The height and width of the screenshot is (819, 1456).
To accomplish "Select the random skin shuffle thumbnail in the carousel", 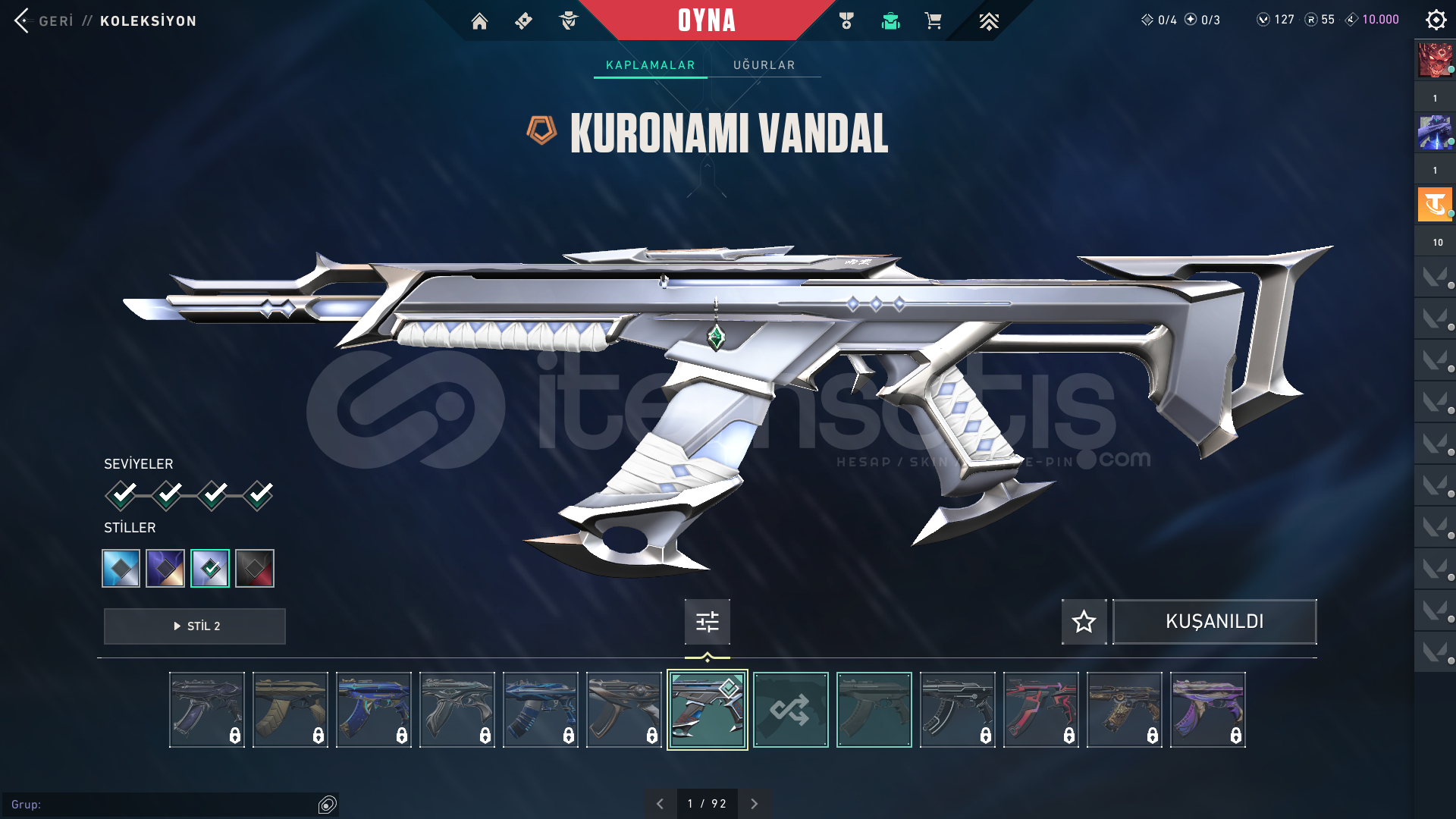I will [790, 709].
